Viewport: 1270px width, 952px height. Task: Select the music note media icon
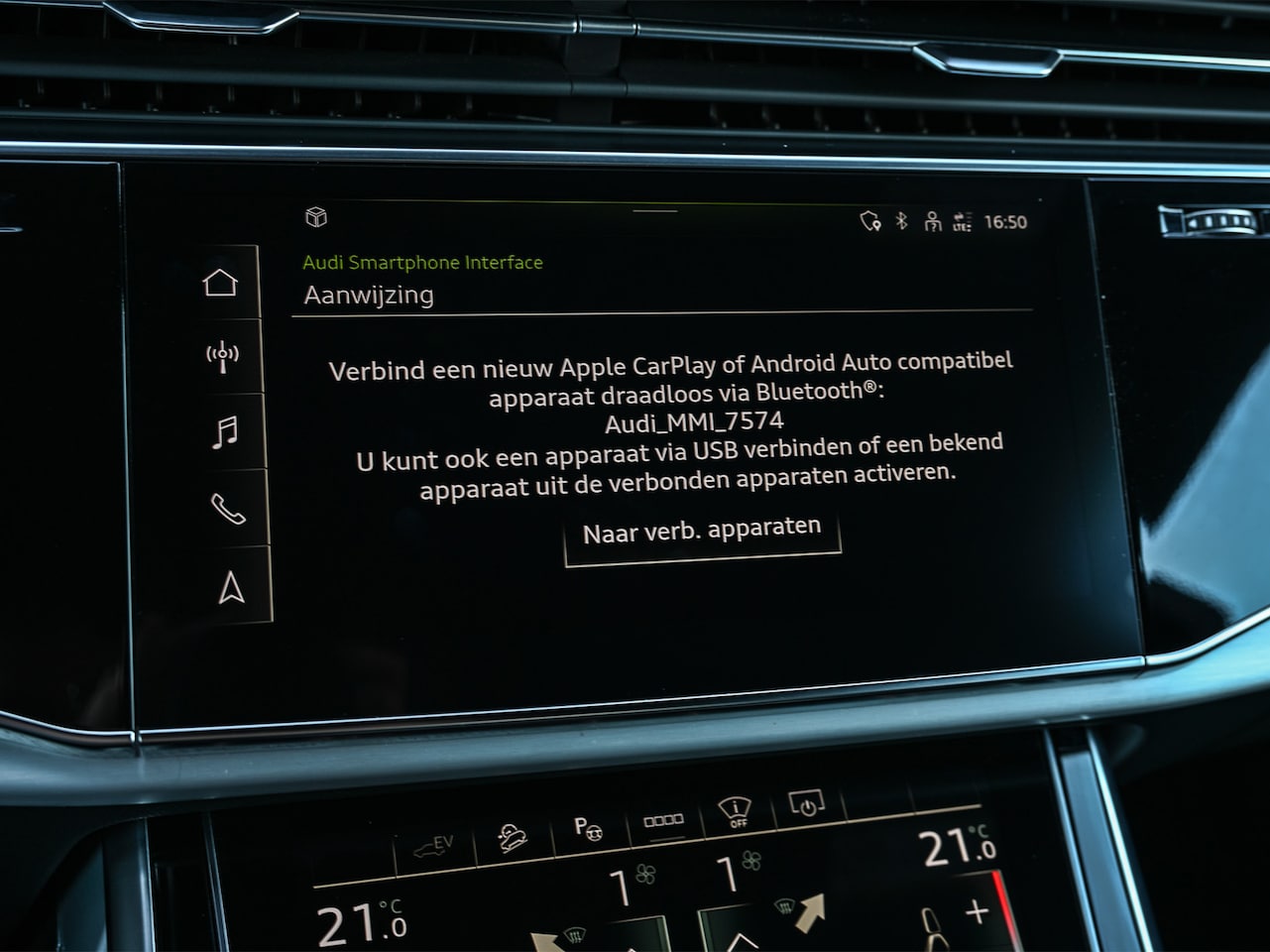point(226,432)
